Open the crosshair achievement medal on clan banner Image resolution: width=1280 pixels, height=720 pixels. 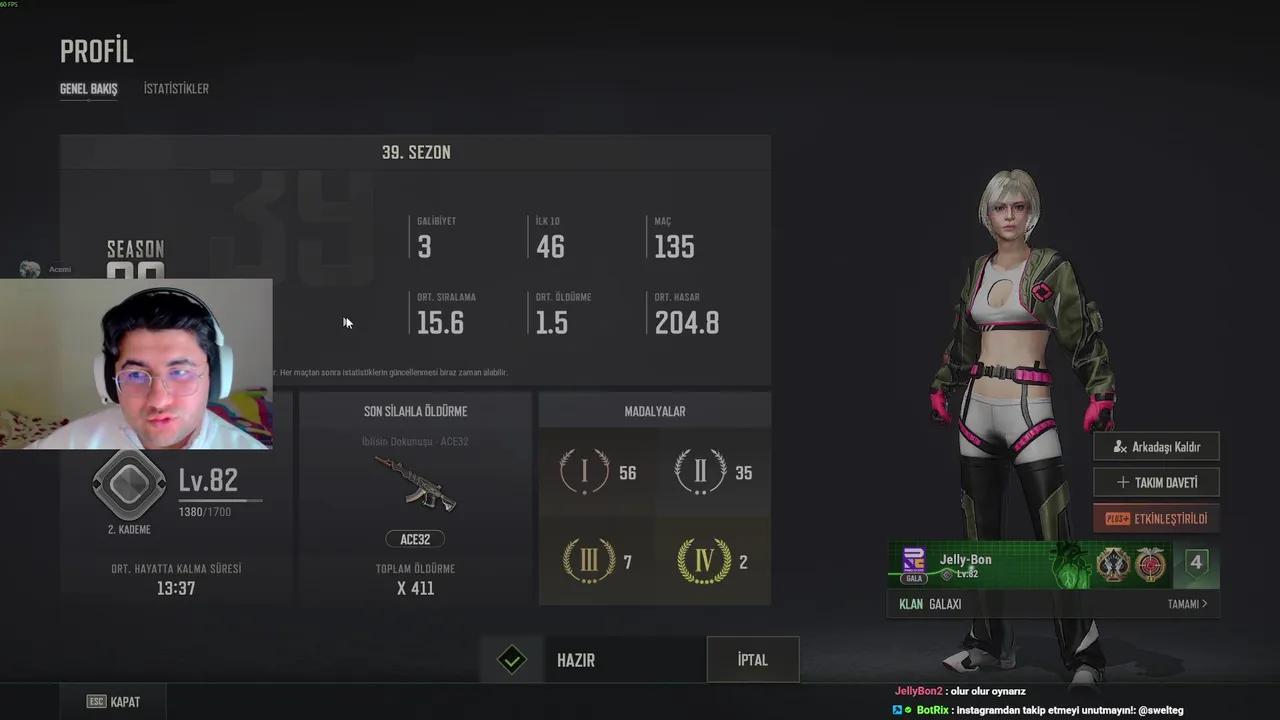point(1150,565)
